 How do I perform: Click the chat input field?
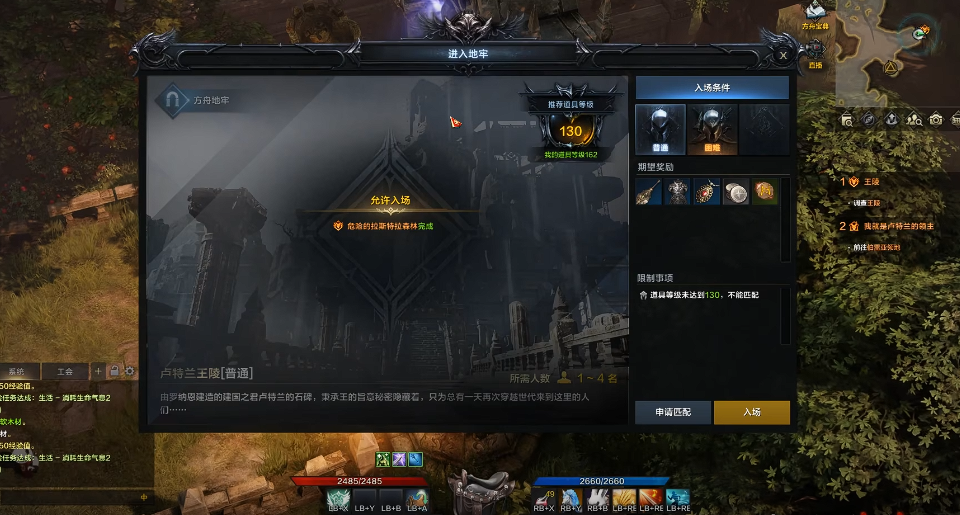[70, 495]
